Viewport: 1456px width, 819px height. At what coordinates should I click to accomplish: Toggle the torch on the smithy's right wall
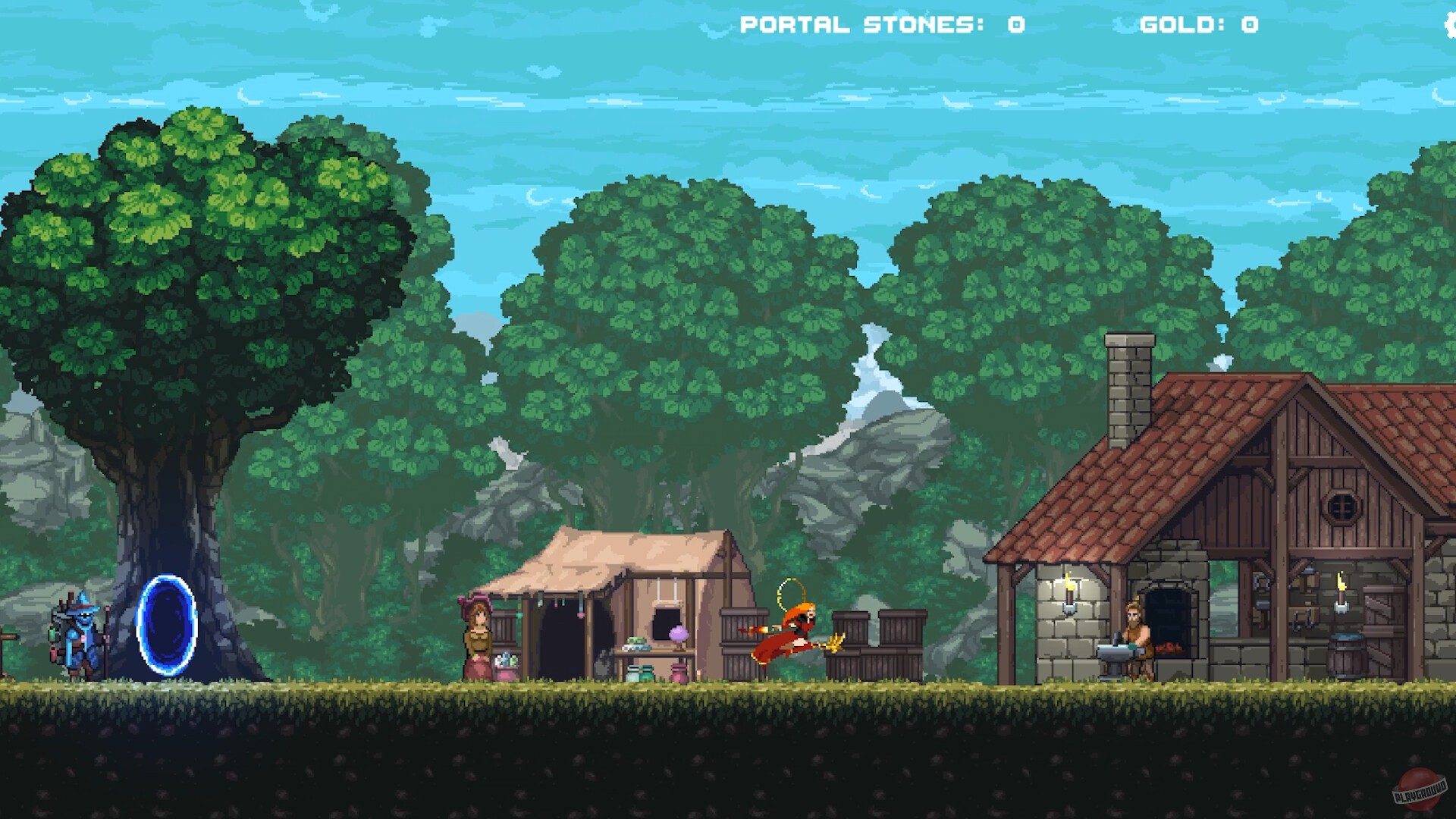pos(1341,589)
